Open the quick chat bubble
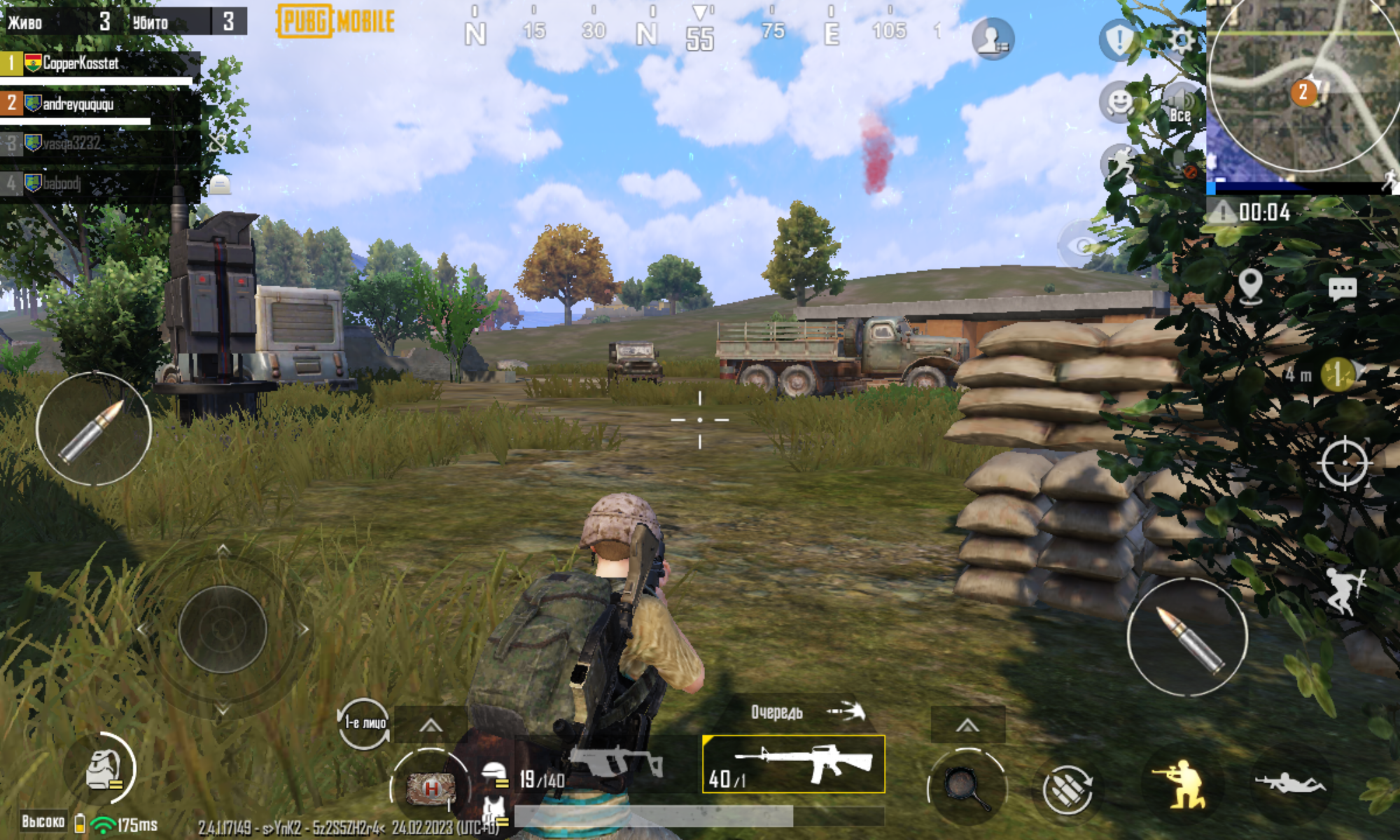The width and height of the screenshot is (1400, 840). point(1342,288)
